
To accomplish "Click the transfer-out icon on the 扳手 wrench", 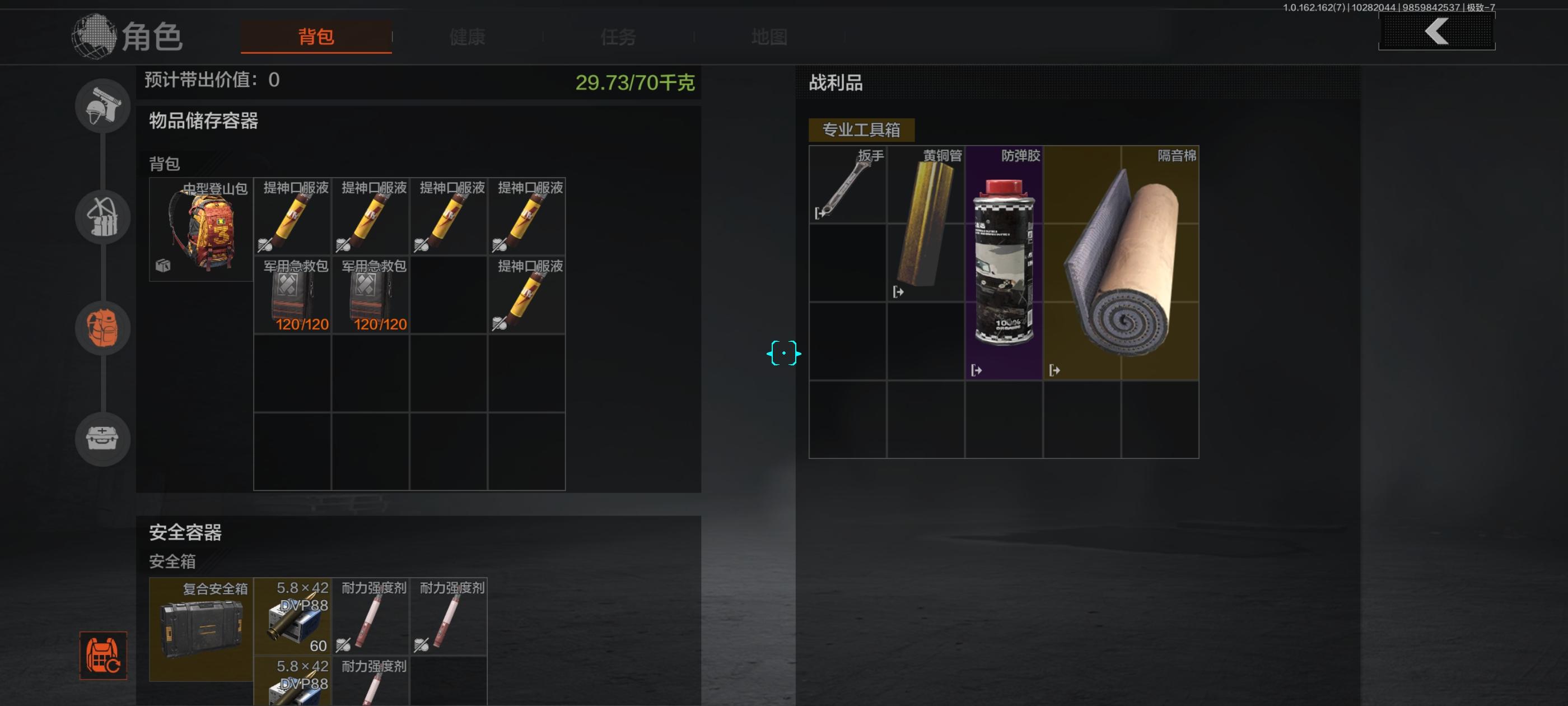I will [x=820, y=214].
